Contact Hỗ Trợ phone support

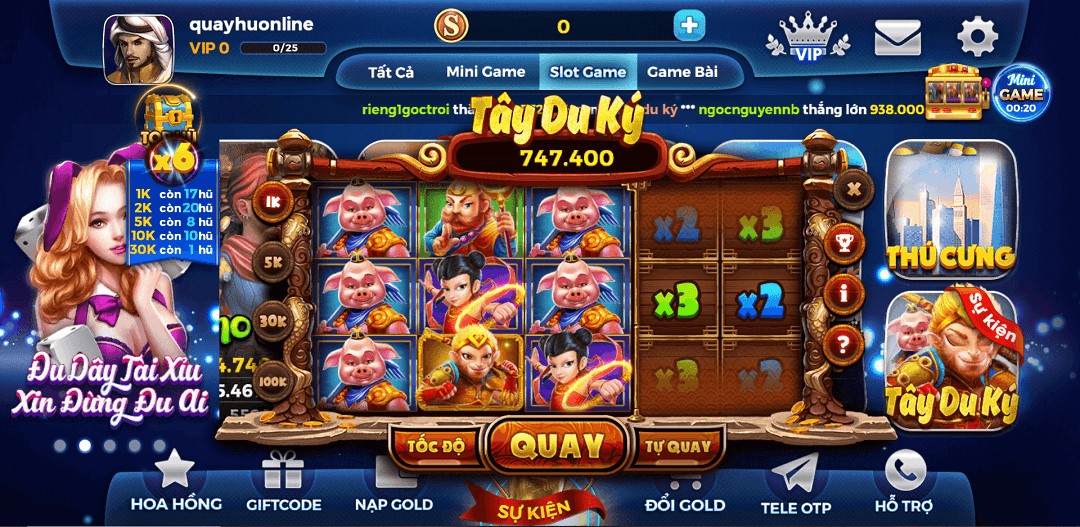pos(904,482)
